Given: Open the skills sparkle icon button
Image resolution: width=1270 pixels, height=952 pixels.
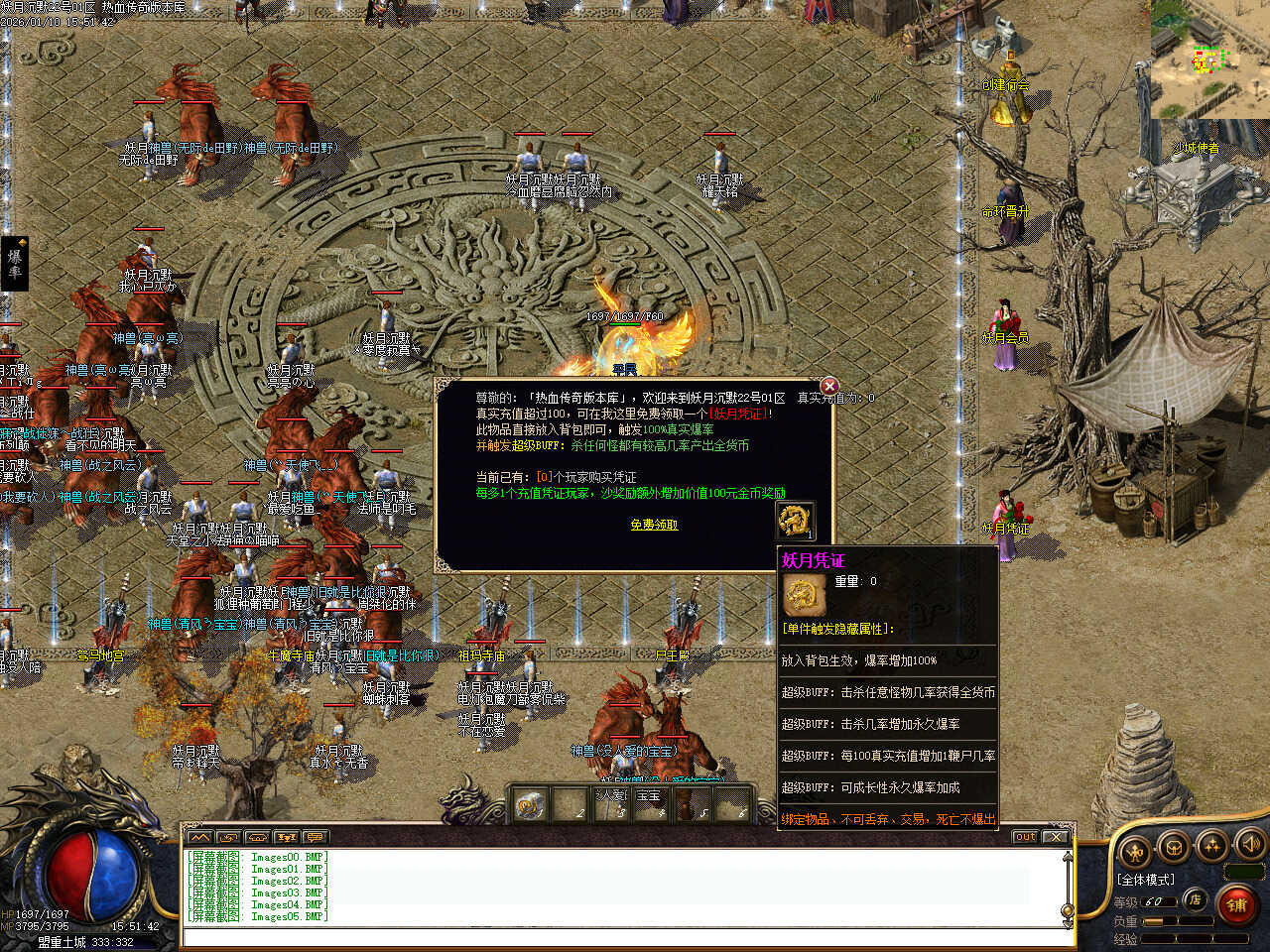Looking at the screenshot, I should (x=1211, y=845).
